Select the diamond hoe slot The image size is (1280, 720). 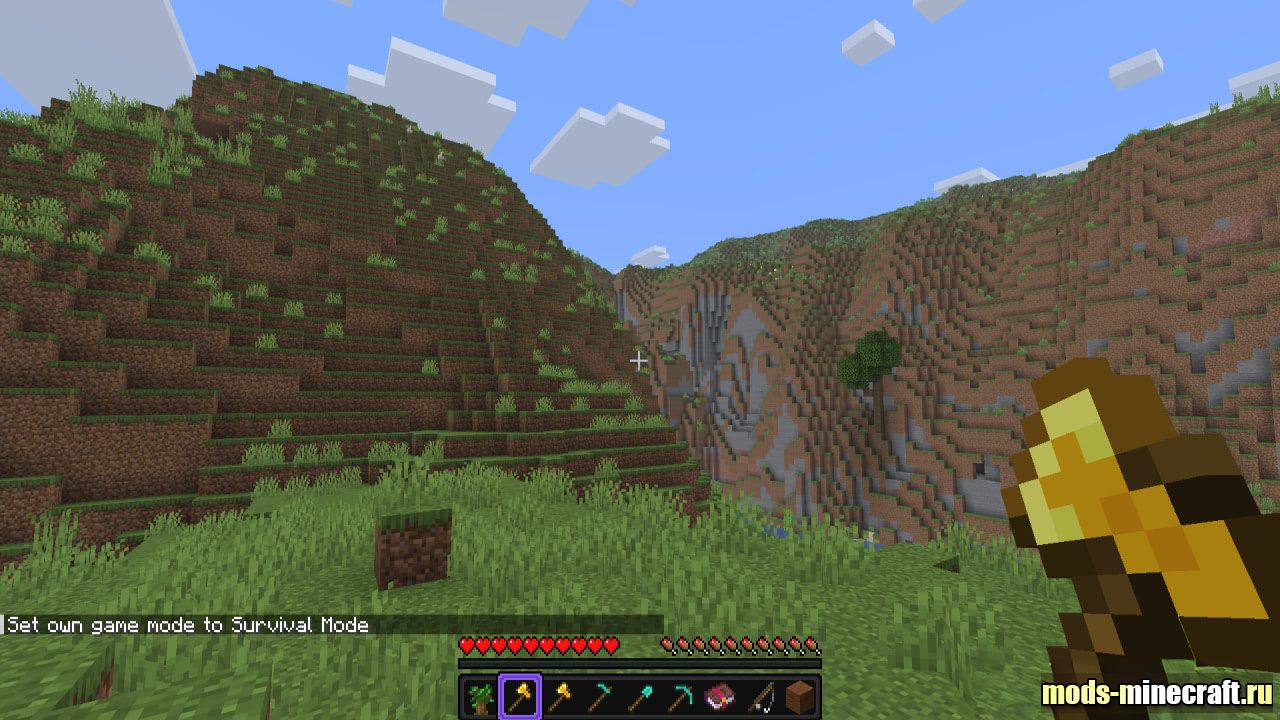coord(600,696)
